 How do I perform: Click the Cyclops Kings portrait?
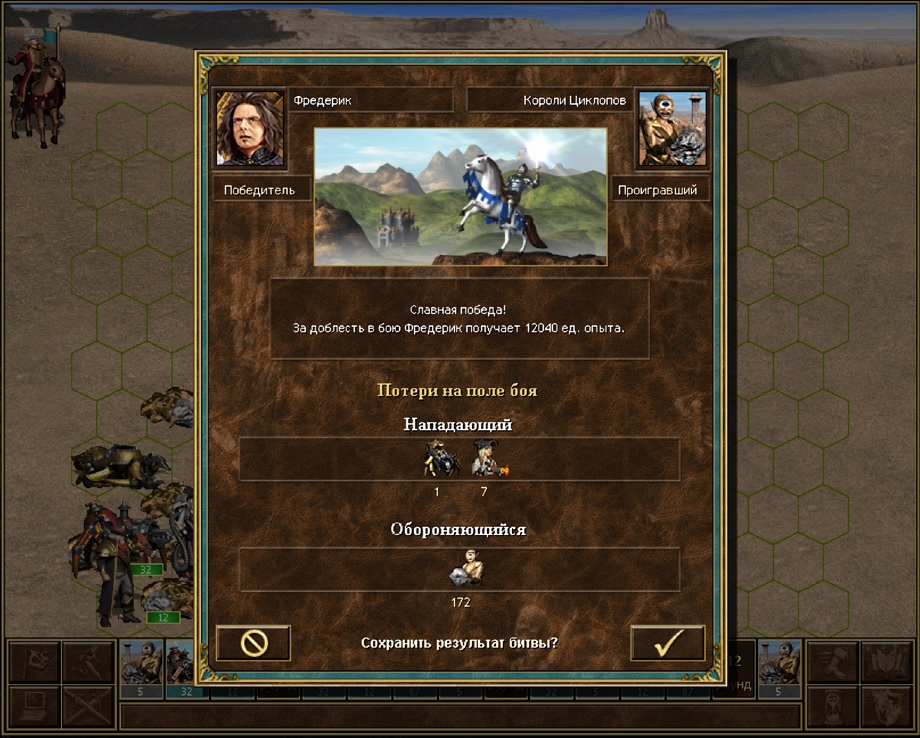tap(672, 128)
